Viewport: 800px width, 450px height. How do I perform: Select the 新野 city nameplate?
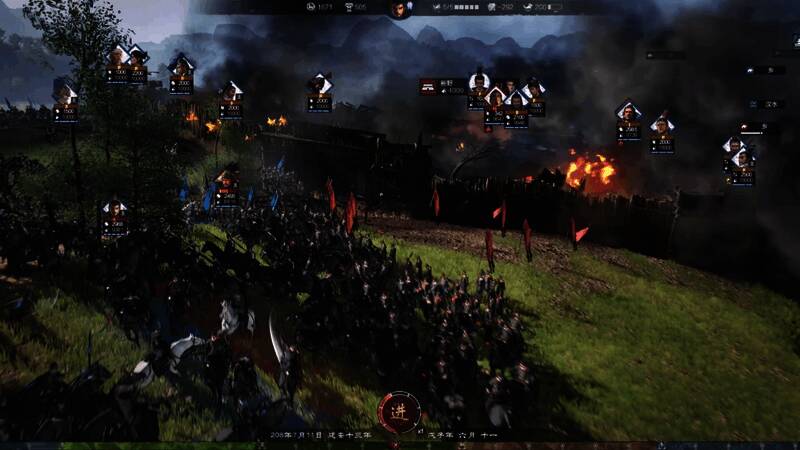[443, 87]
